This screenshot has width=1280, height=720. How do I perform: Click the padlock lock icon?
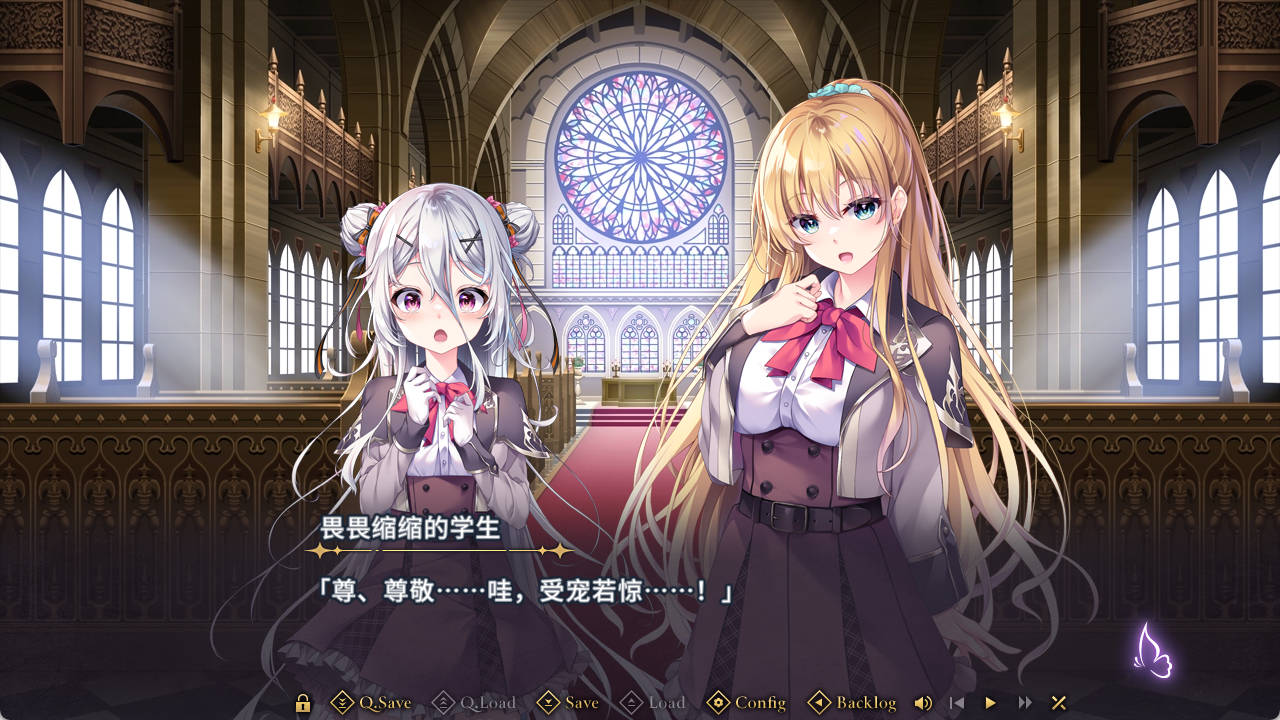303,703
